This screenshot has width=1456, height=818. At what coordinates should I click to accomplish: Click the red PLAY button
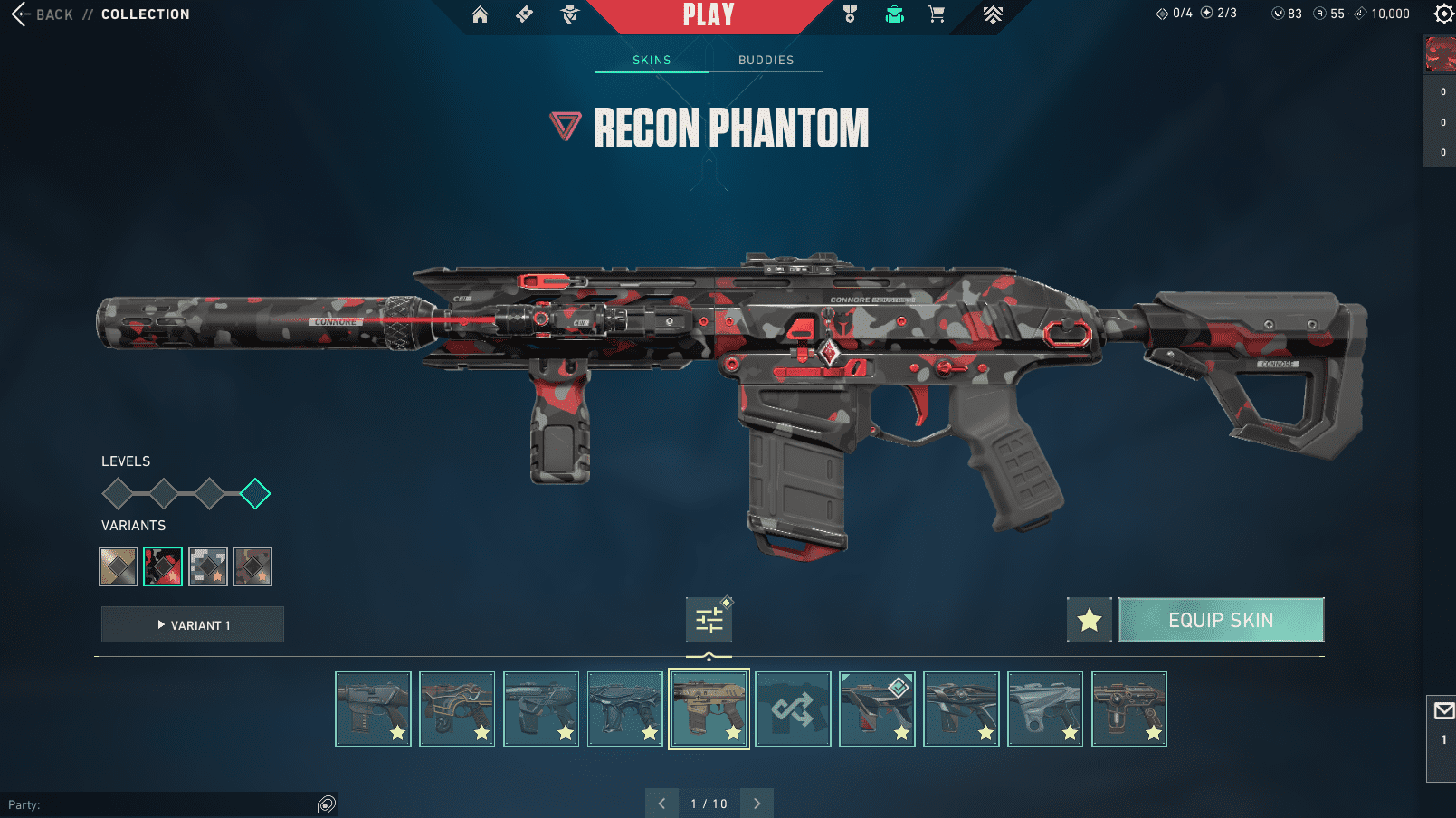coord(709,15)
